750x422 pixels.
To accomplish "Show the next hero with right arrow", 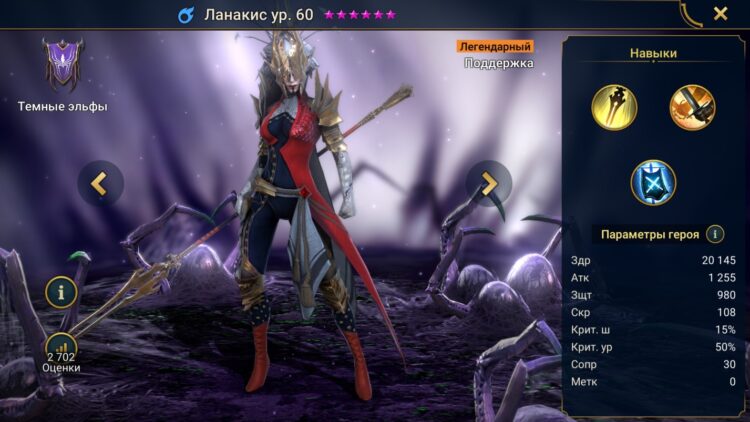I will [488, 183].
